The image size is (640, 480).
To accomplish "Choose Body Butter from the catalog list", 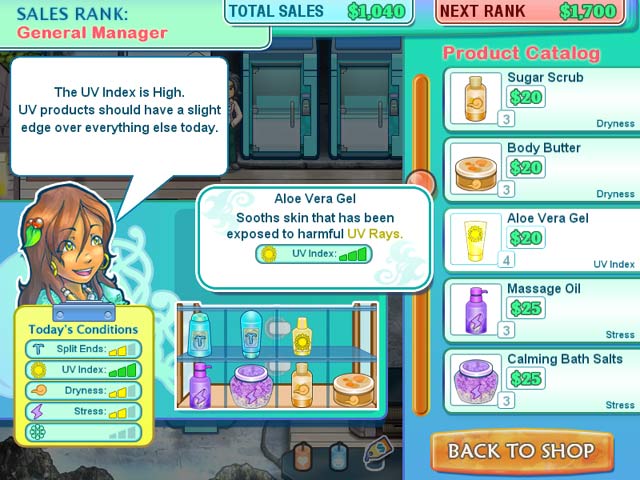I will tap(541, 169).
